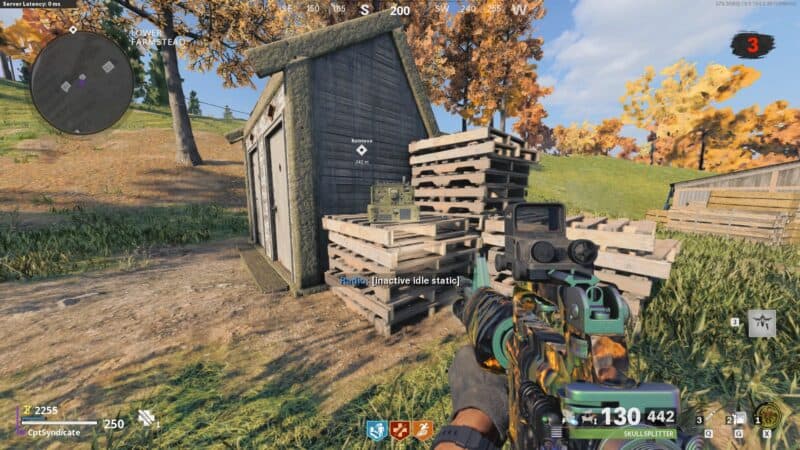This screenshot has width=800, height=450.
Task: Select the blue perk icon
Action: pos(377,430)
